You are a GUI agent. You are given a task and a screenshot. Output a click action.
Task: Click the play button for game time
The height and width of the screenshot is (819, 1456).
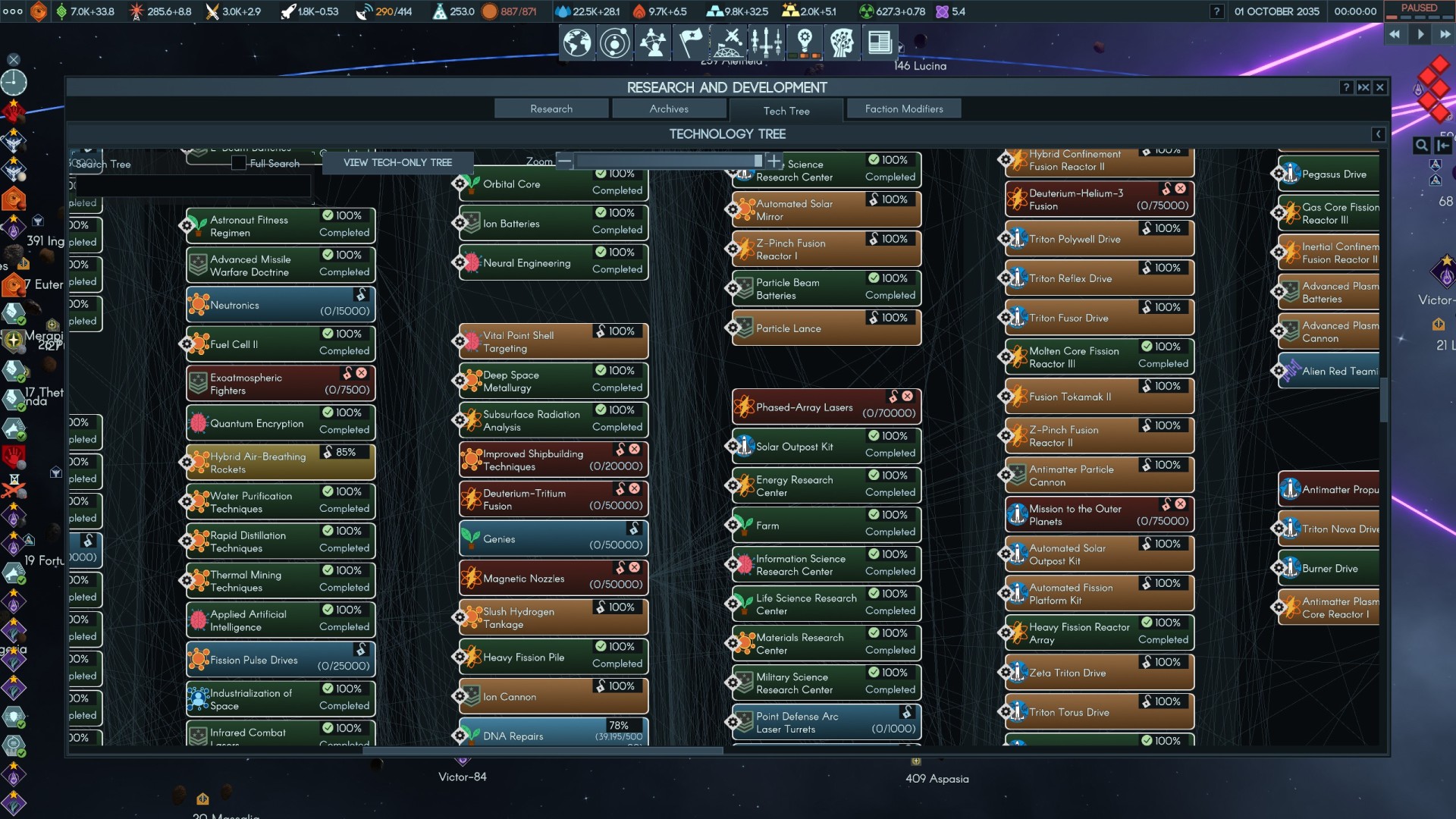[1420, 34]
